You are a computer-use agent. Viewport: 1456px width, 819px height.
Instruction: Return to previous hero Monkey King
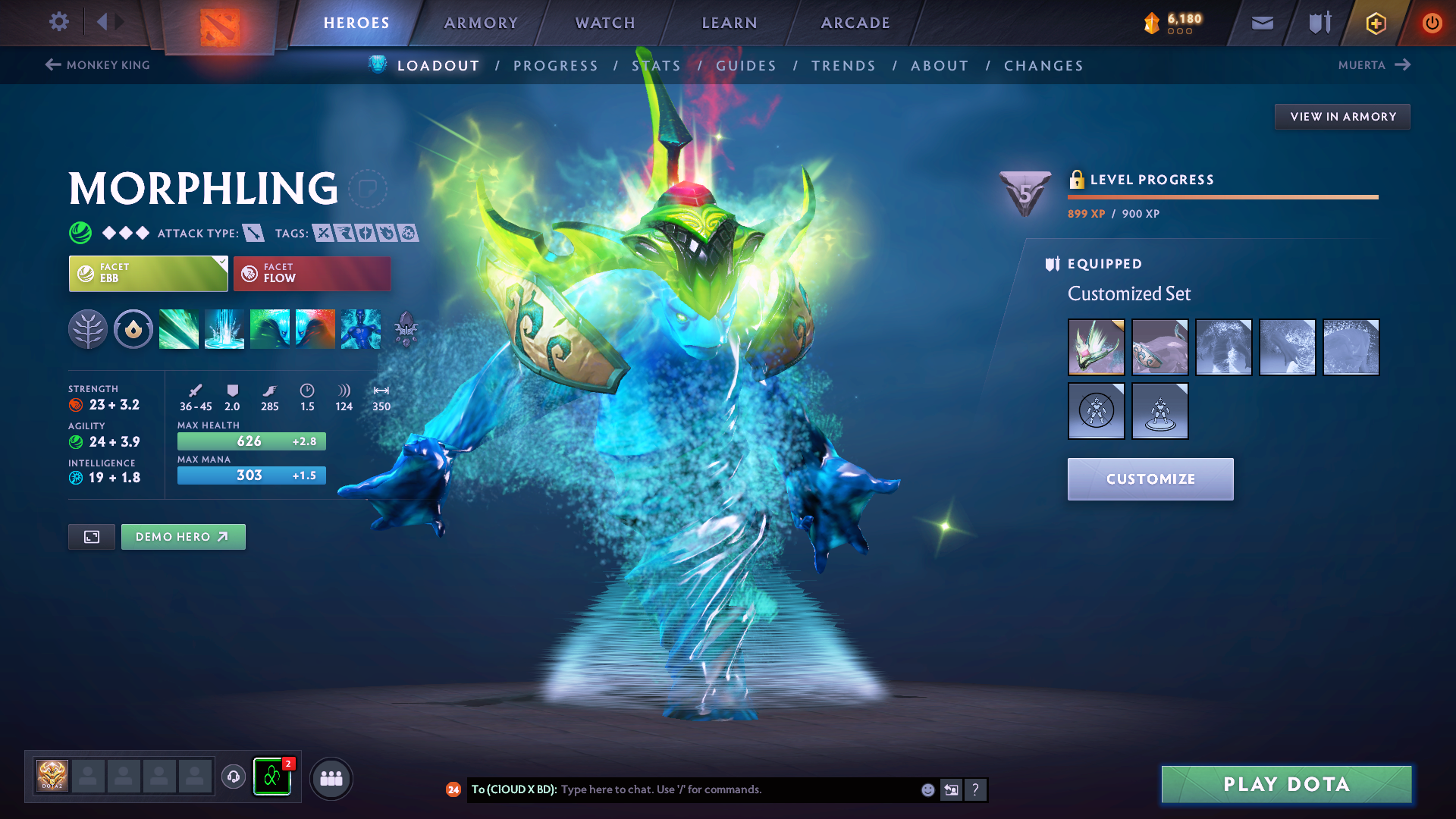point(97,65)
